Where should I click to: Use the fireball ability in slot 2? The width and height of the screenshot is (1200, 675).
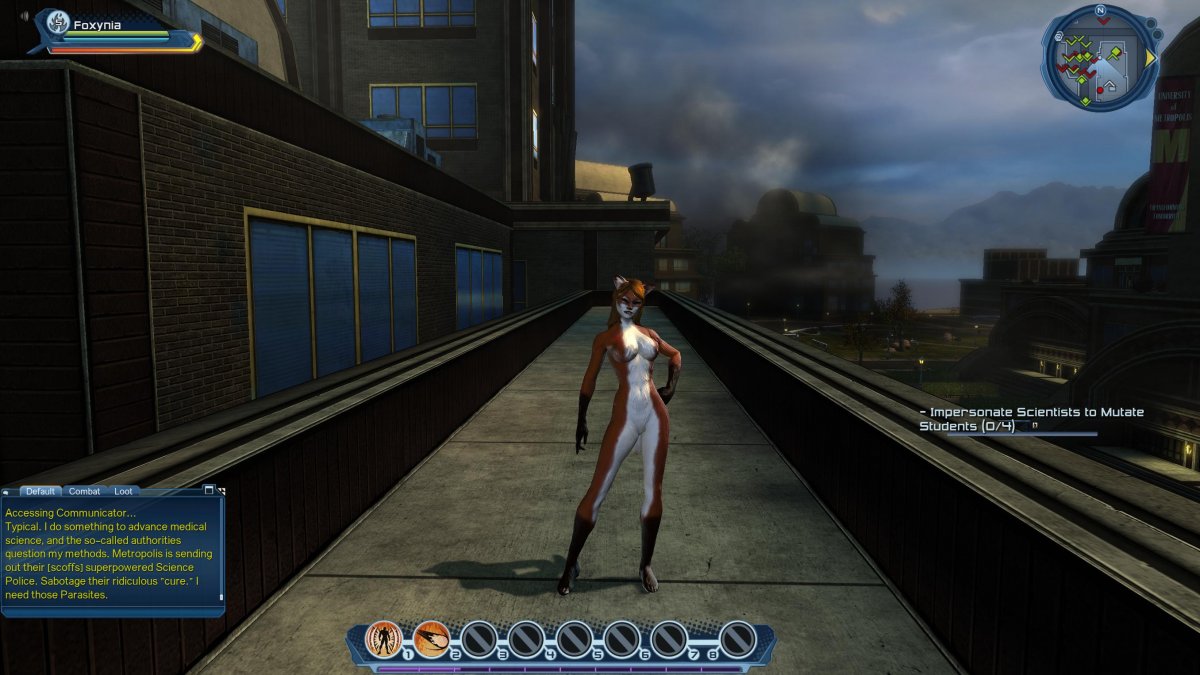coord(431,638)
